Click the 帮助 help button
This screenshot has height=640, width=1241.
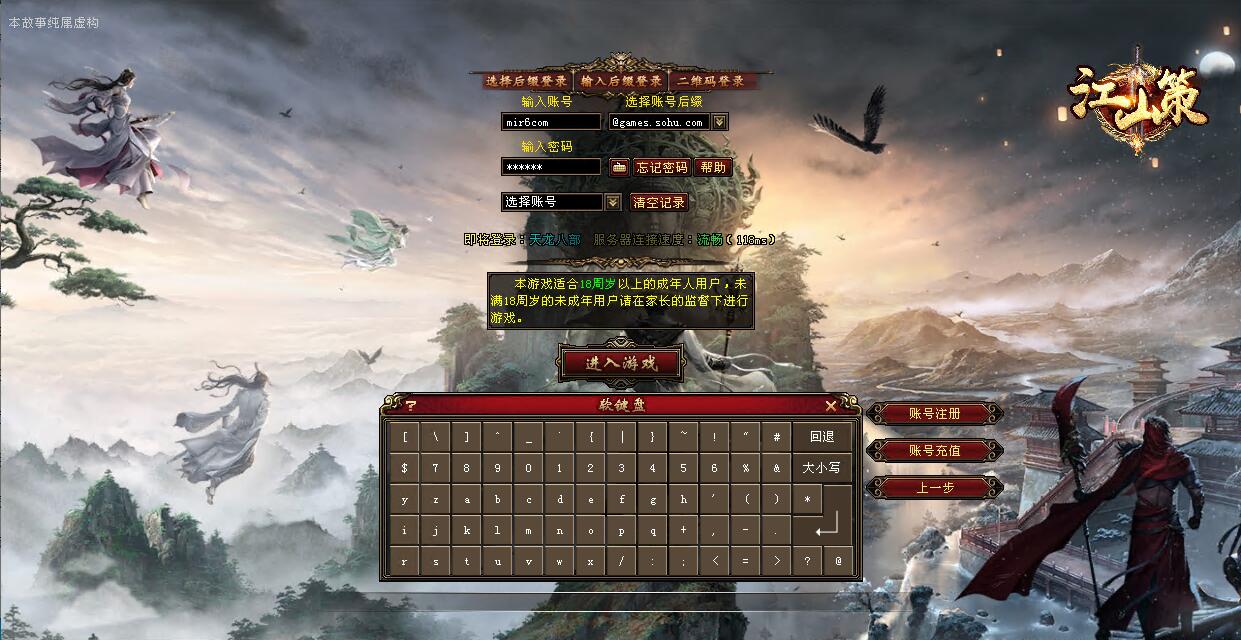click(713, 167)
